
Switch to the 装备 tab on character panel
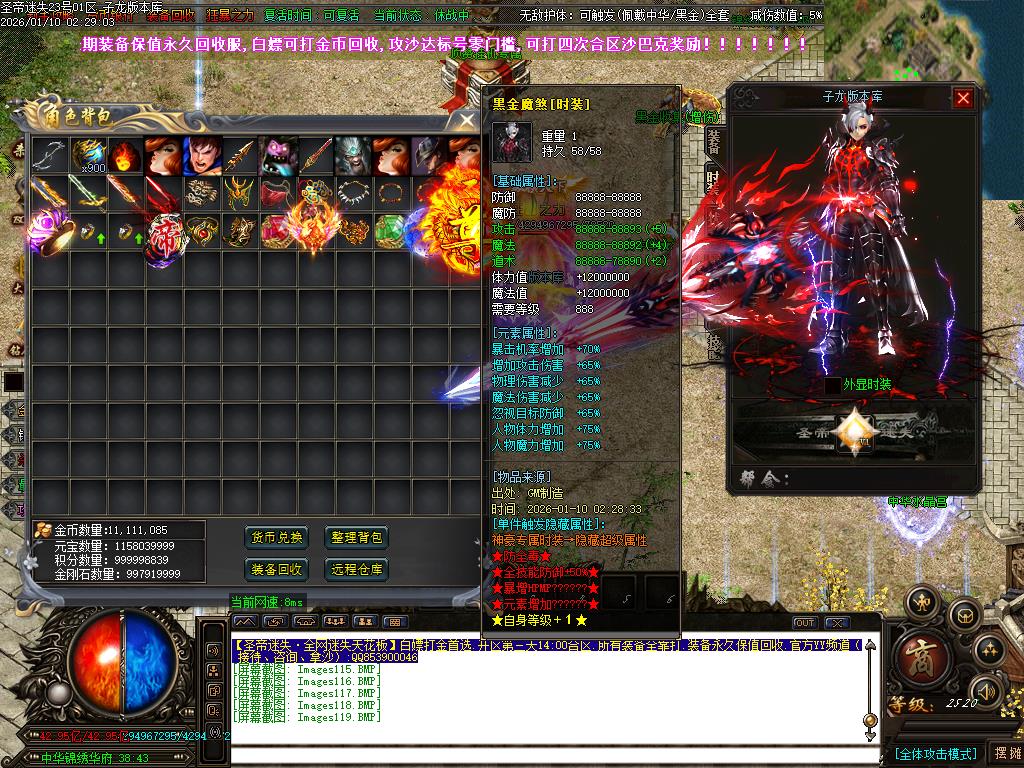click(714, 139)
